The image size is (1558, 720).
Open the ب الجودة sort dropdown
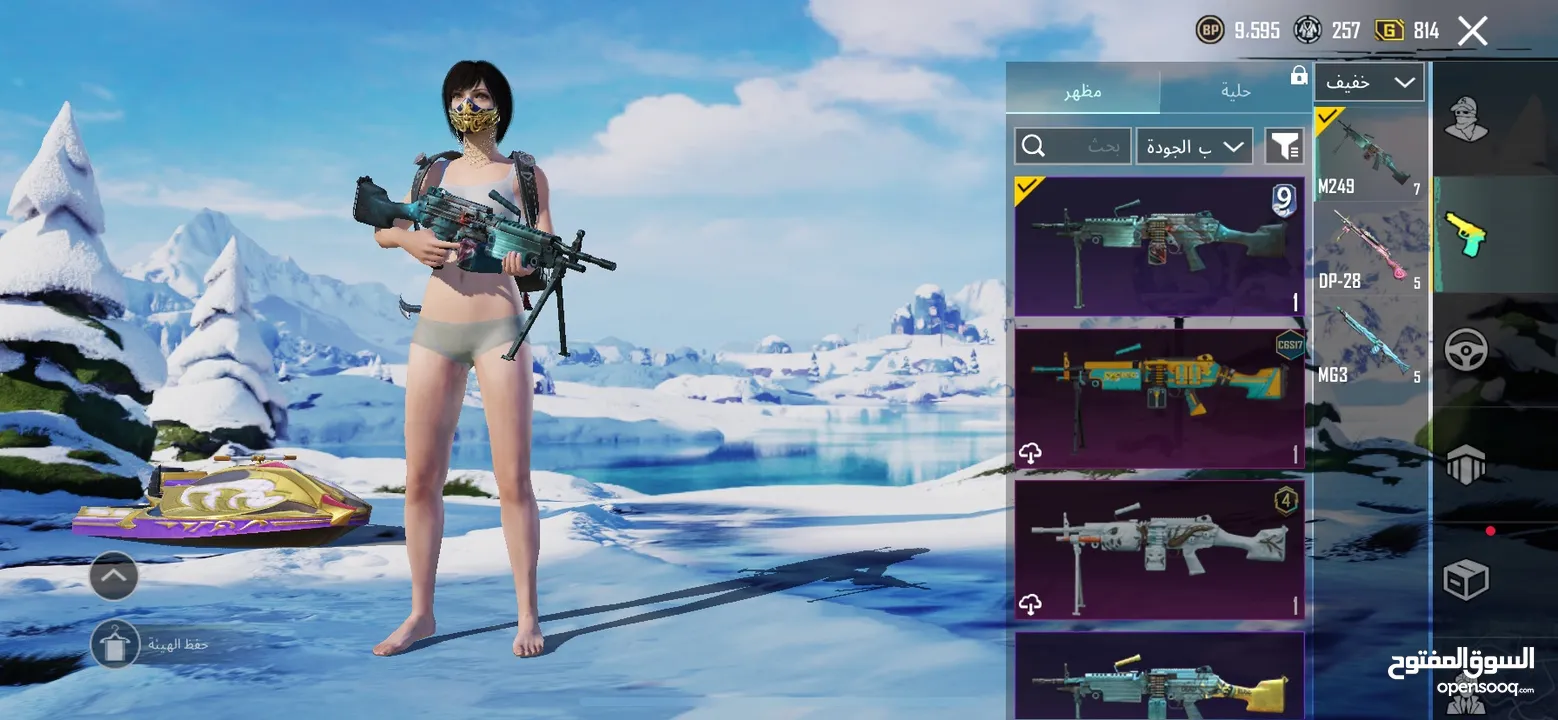pos(1194,146)
